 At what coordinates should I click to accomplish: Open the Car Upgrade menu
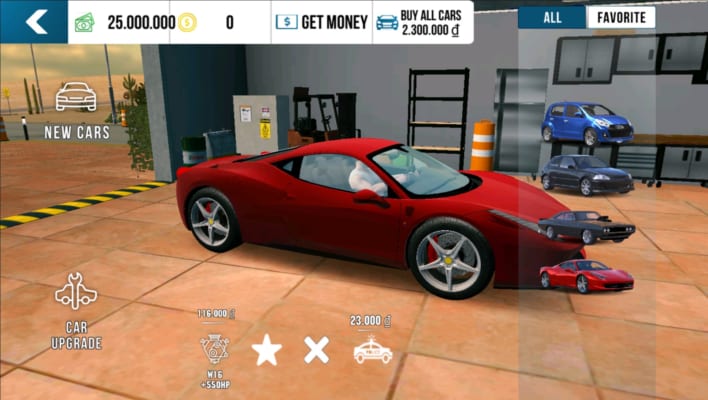click(76, 308)
